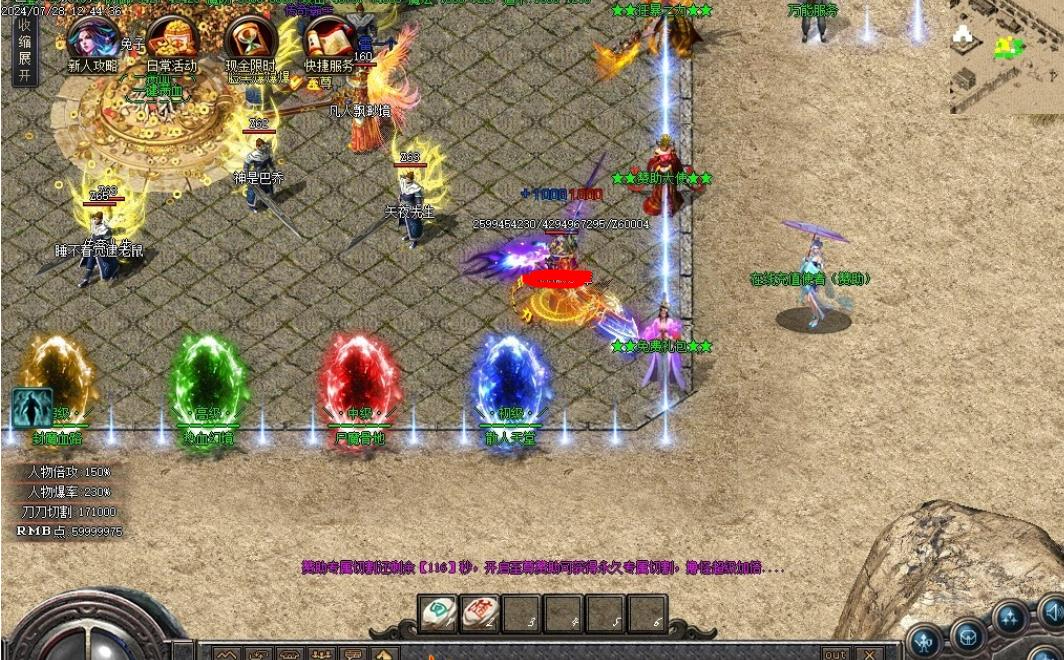Click the minimap in the corner
Screen dimensions: 1064x660
pos(1005,56)
